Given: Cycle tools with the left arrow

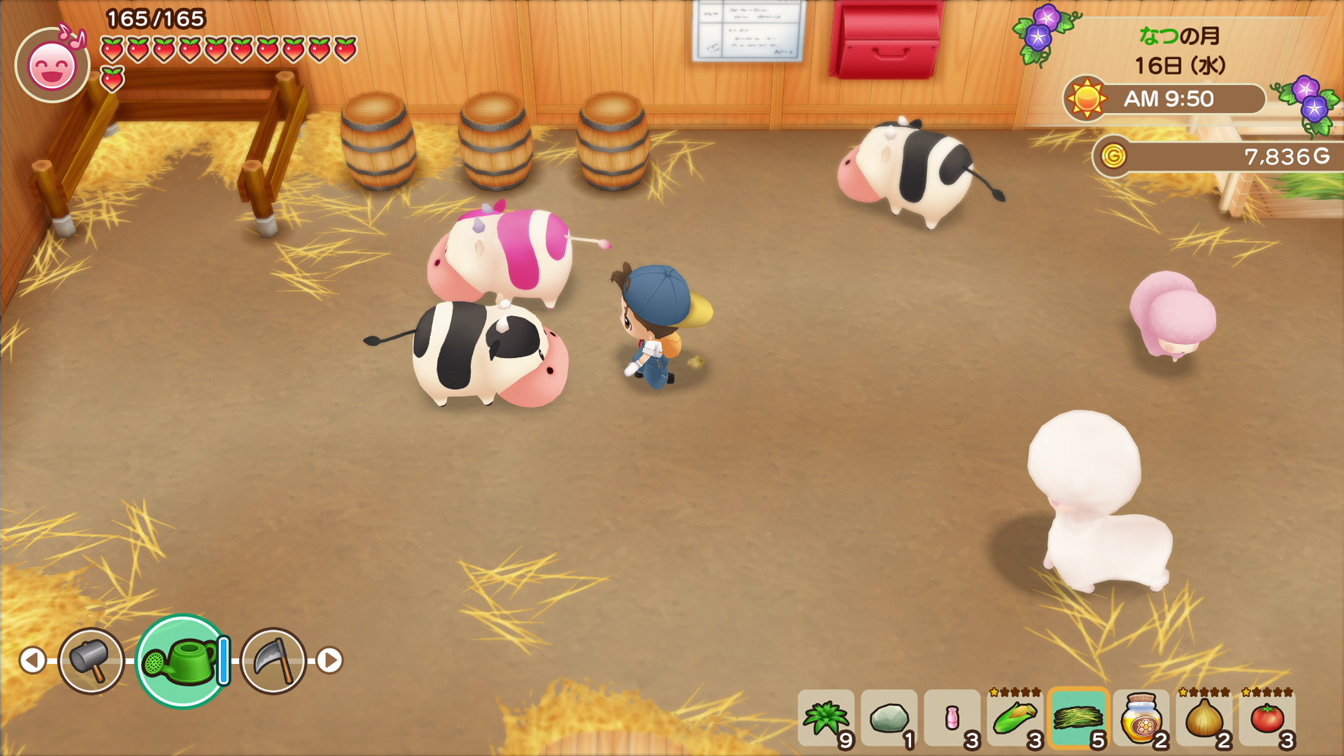Looking at the screenshot, I should 33,660.
